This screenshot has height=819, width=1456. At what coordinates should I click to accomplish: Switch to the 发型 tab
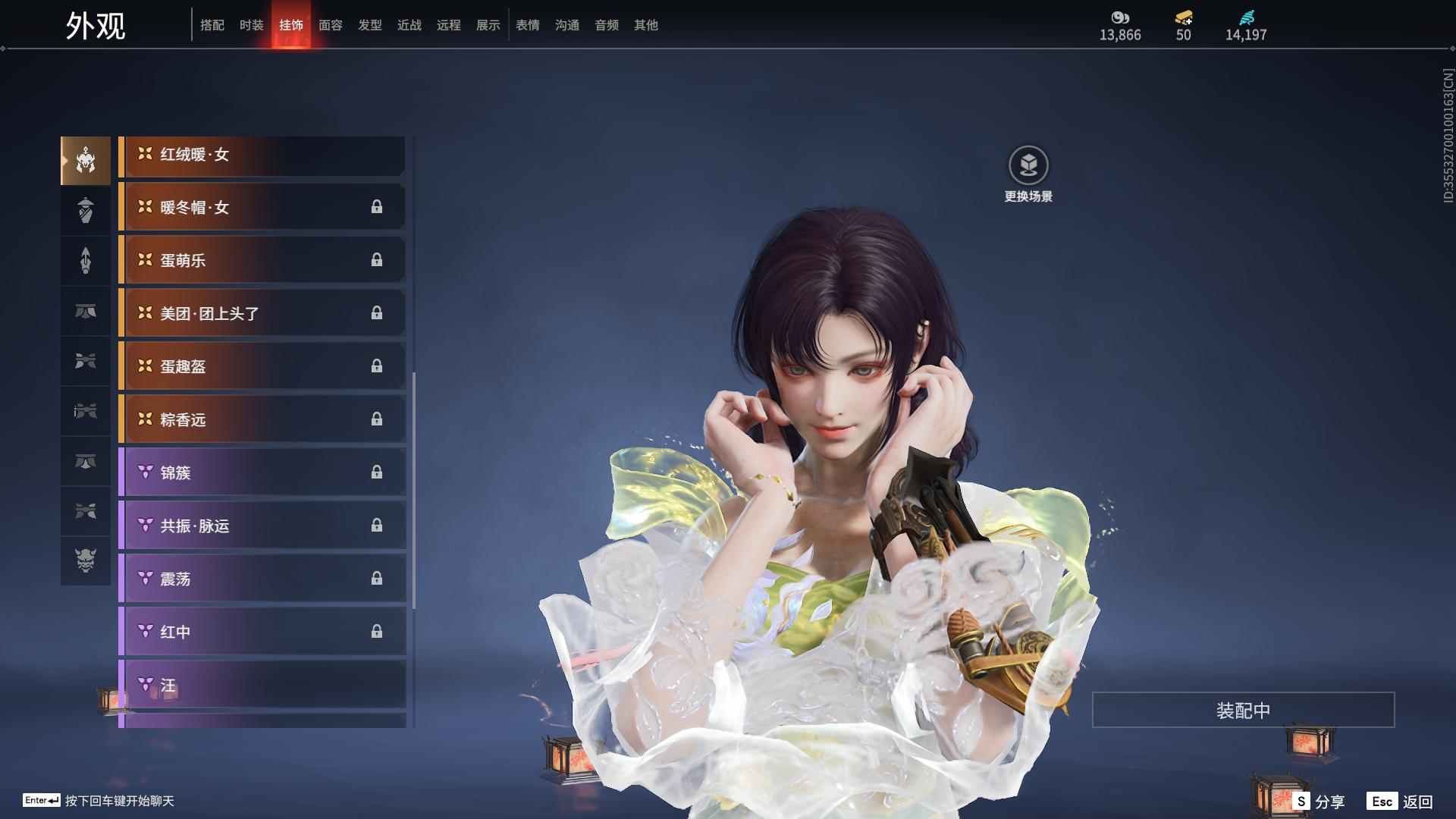[369, 25]
